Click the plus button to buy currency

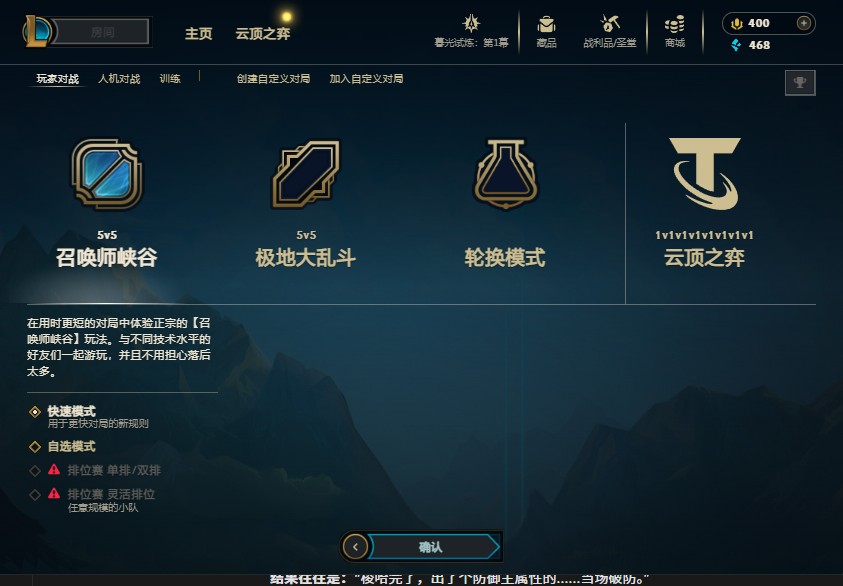[803, 23]
